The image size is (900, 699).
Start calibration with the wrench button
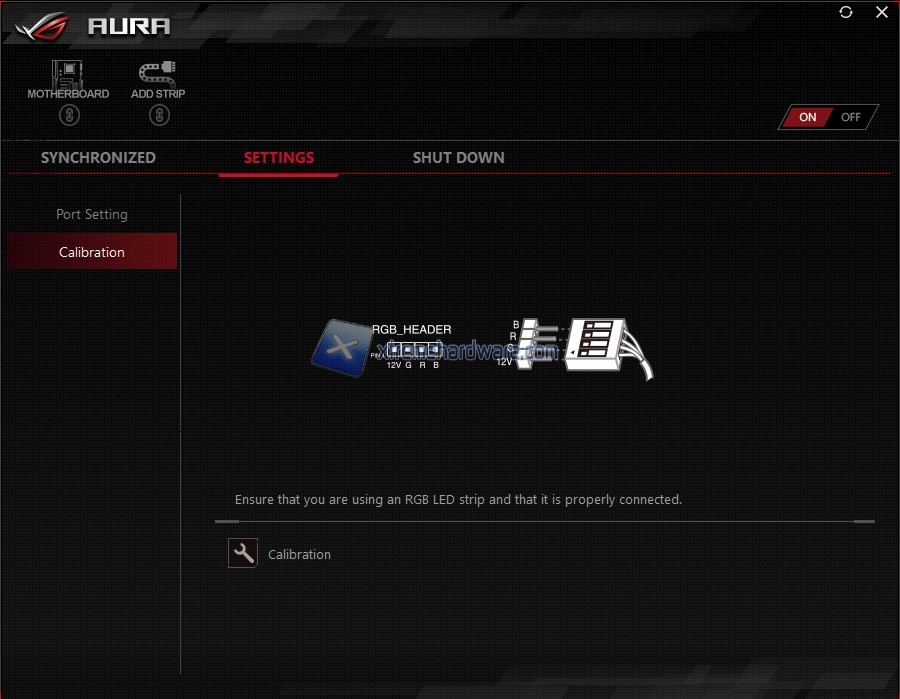point(243,554)
